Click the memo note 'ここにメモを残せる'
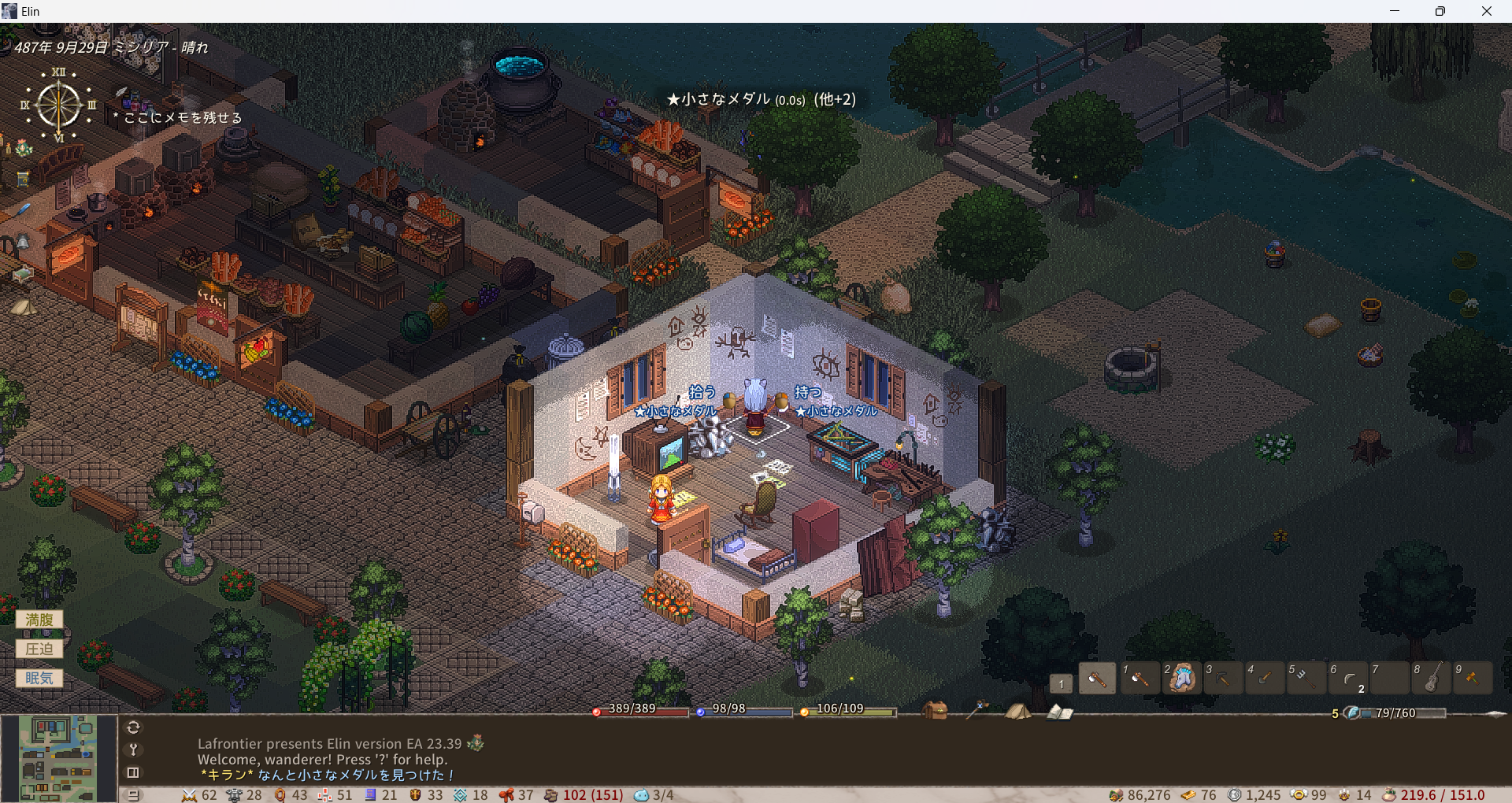This screenshot has width=1512, height=803. [183, 118]
